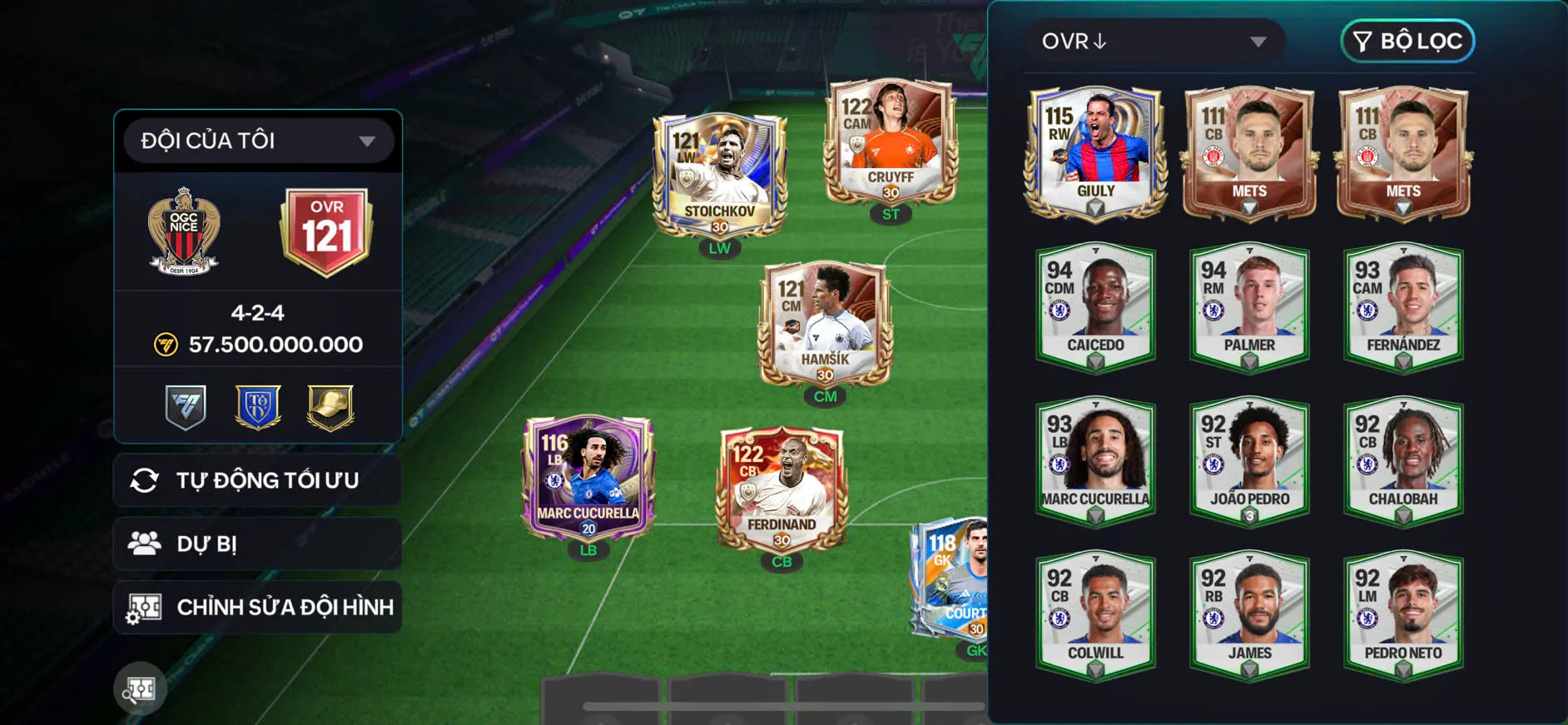1568x725 pixels.
Task: Choose the Pedro Neto 92 LM card
Action: [x=1403, y=614]
